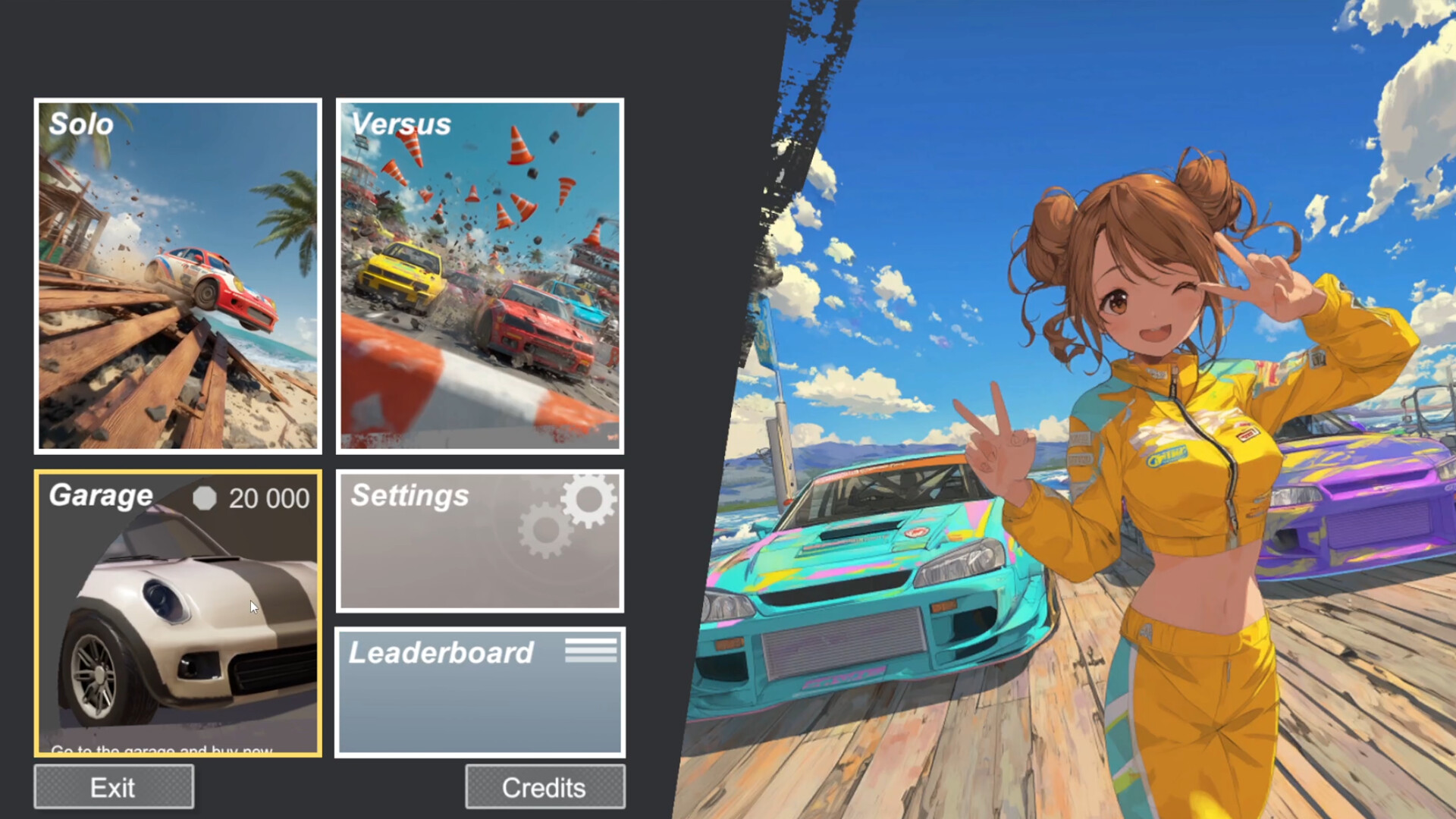
Task: Open the Solo game mode
Action: pyautogui.click(x=177, y=275)
